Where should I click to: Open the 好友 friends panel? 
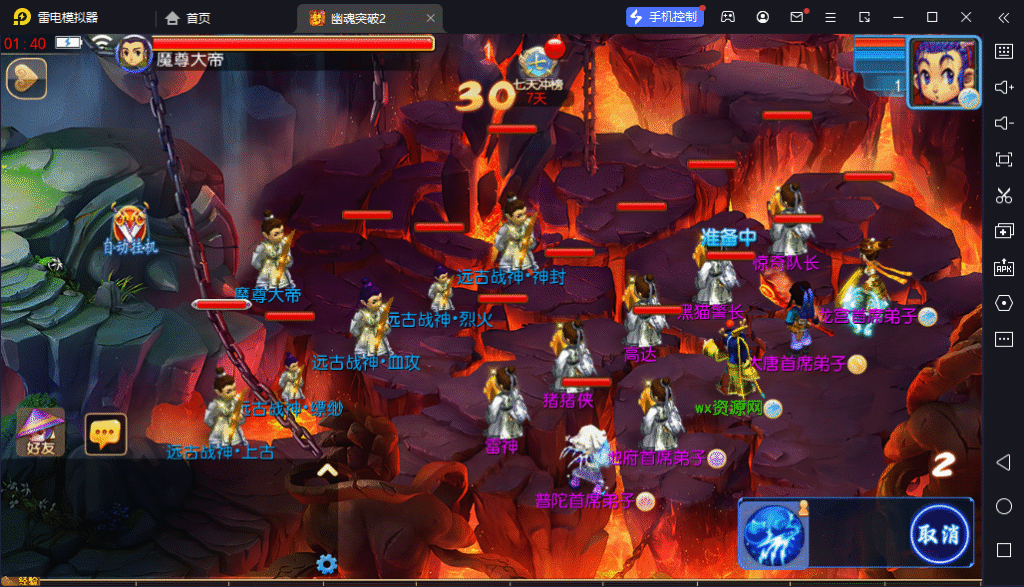click(41, 431)
